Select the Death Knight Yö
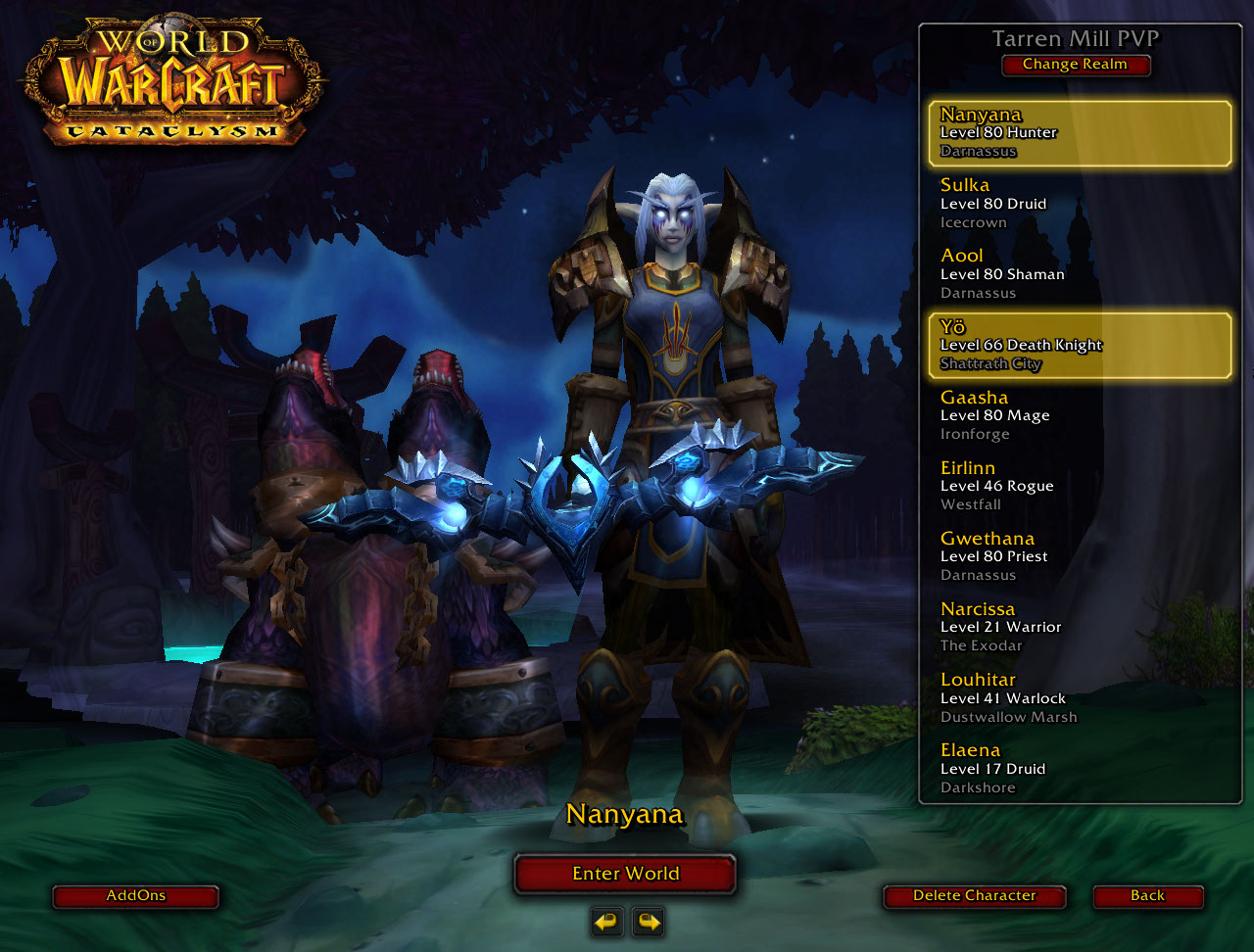 pos(1079,345)
